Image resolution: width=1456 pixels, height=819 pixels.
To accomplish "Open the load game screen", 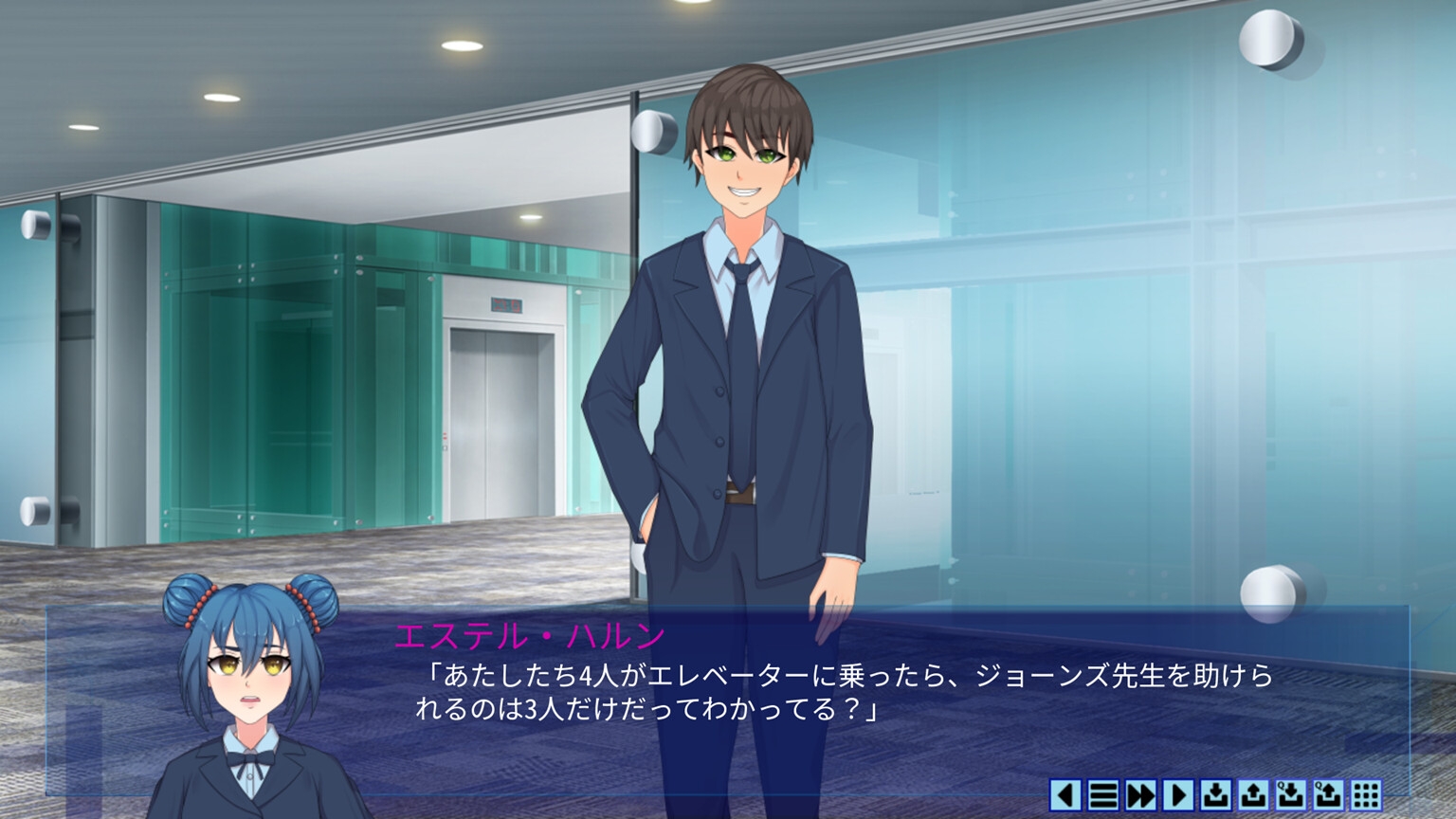I will pos(1253,796).
